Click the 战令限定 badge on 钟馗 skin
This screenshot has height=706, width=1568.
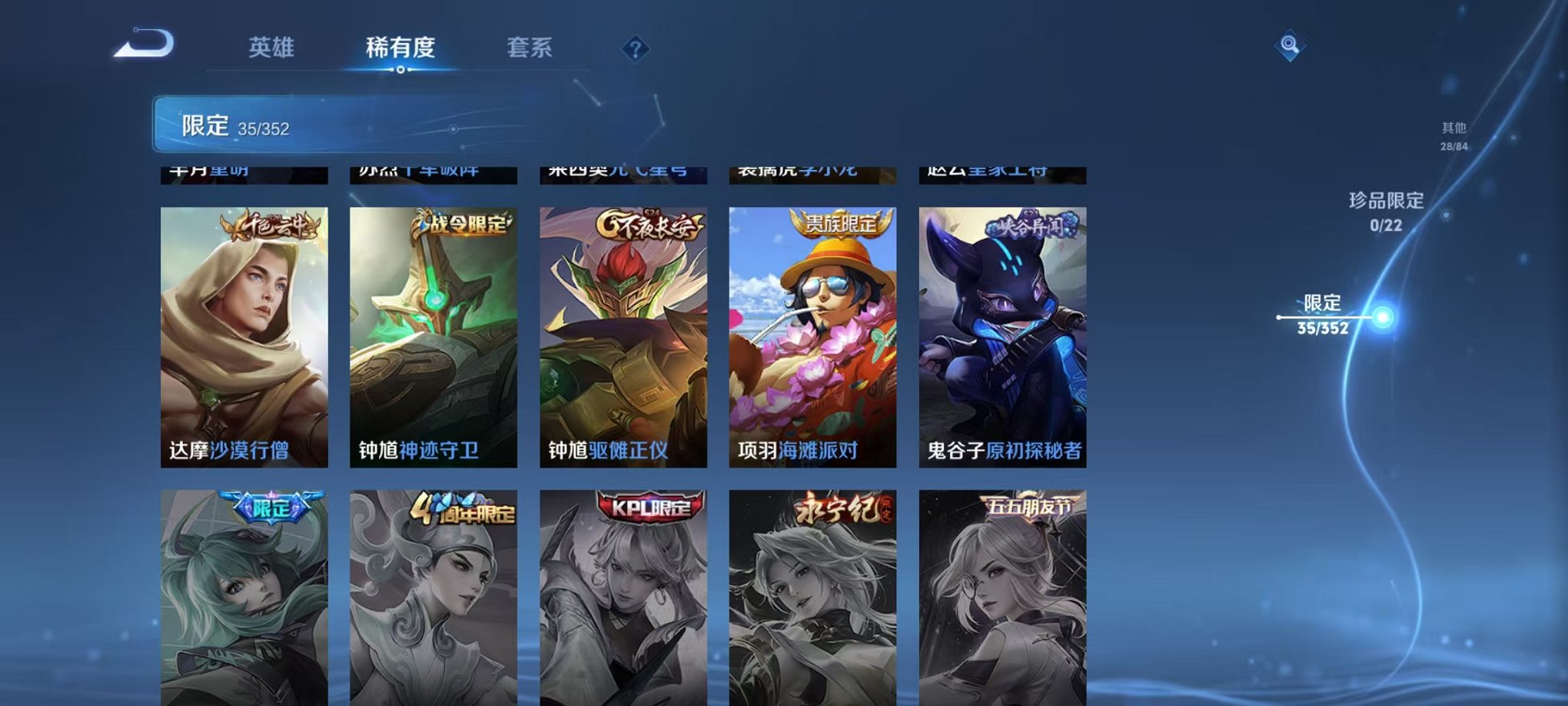(x=460, y=223)
